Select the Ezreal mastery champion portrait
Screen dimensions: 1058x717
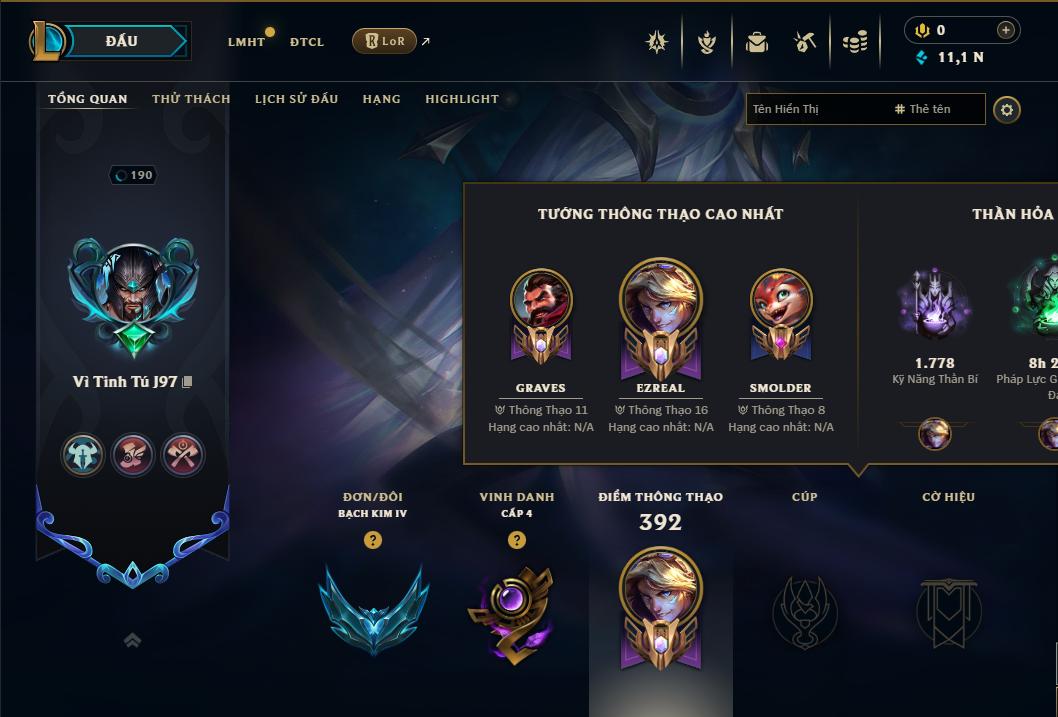click(660, 305)
